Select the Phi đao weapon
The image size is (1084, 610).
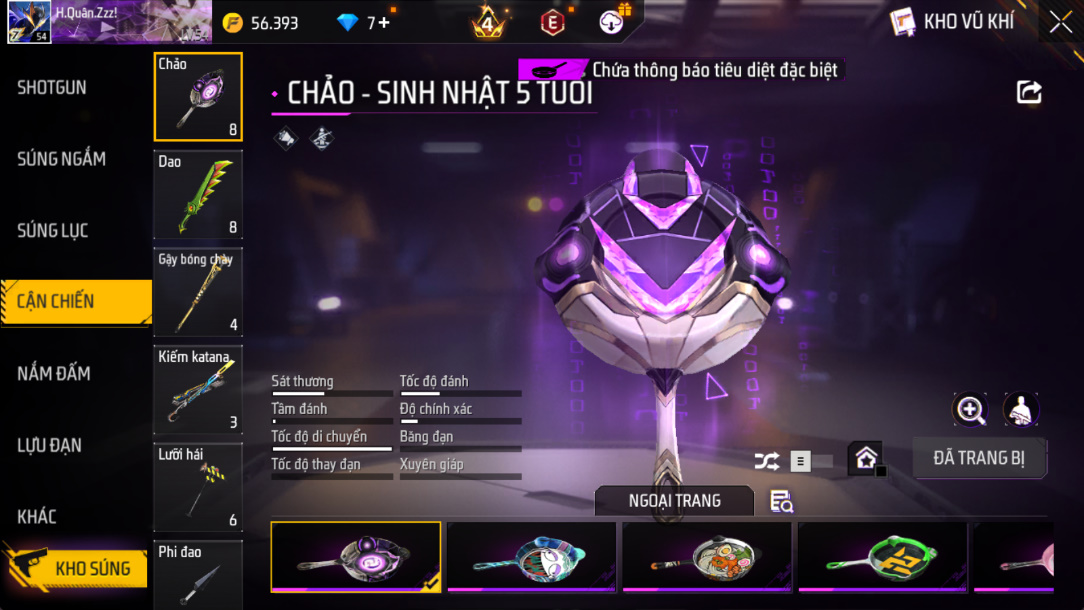point(198,574)
